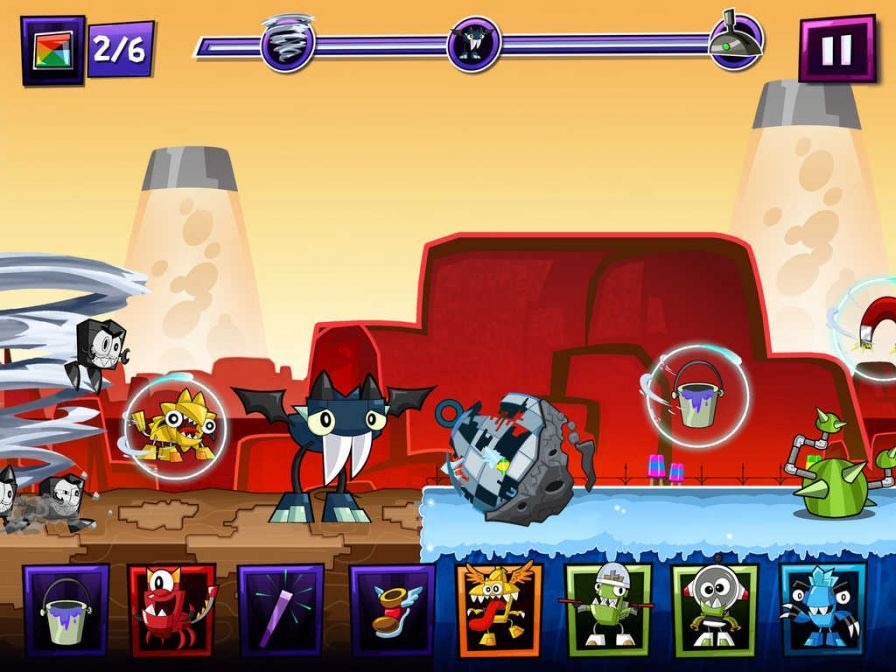Click the boss marker ending the progress bar
The image size is (896, 672).
[x=736, y=42]
